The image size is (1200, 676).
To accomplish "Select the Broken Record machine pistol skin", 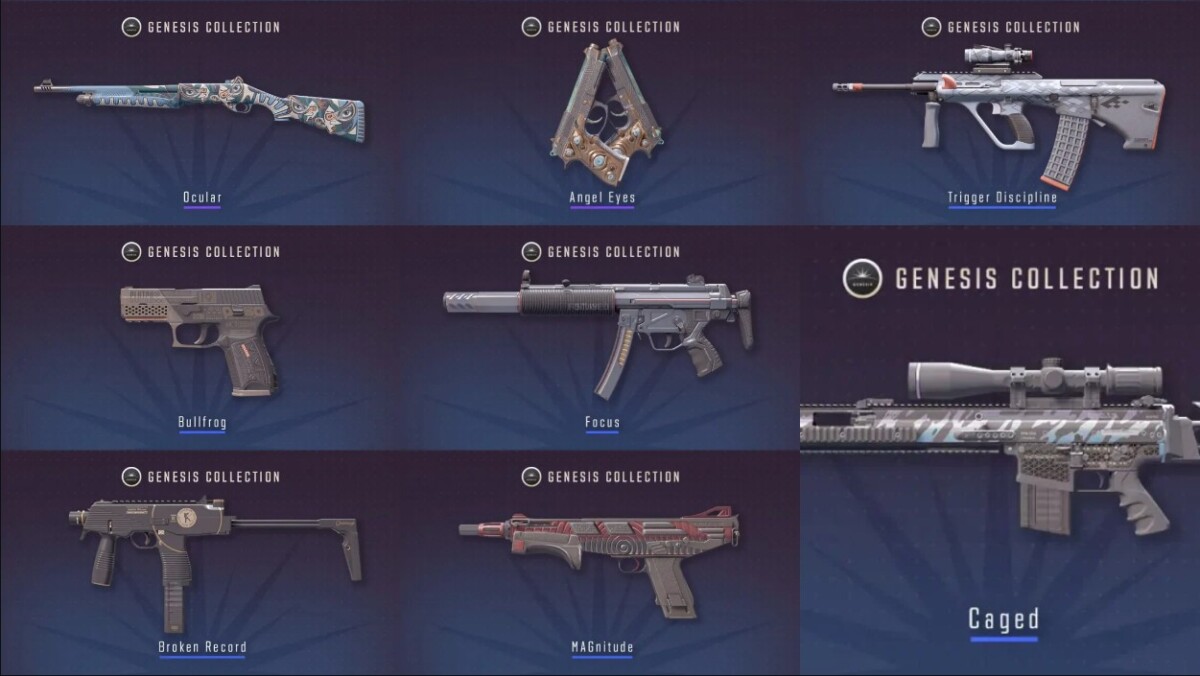I will (201, 560).
